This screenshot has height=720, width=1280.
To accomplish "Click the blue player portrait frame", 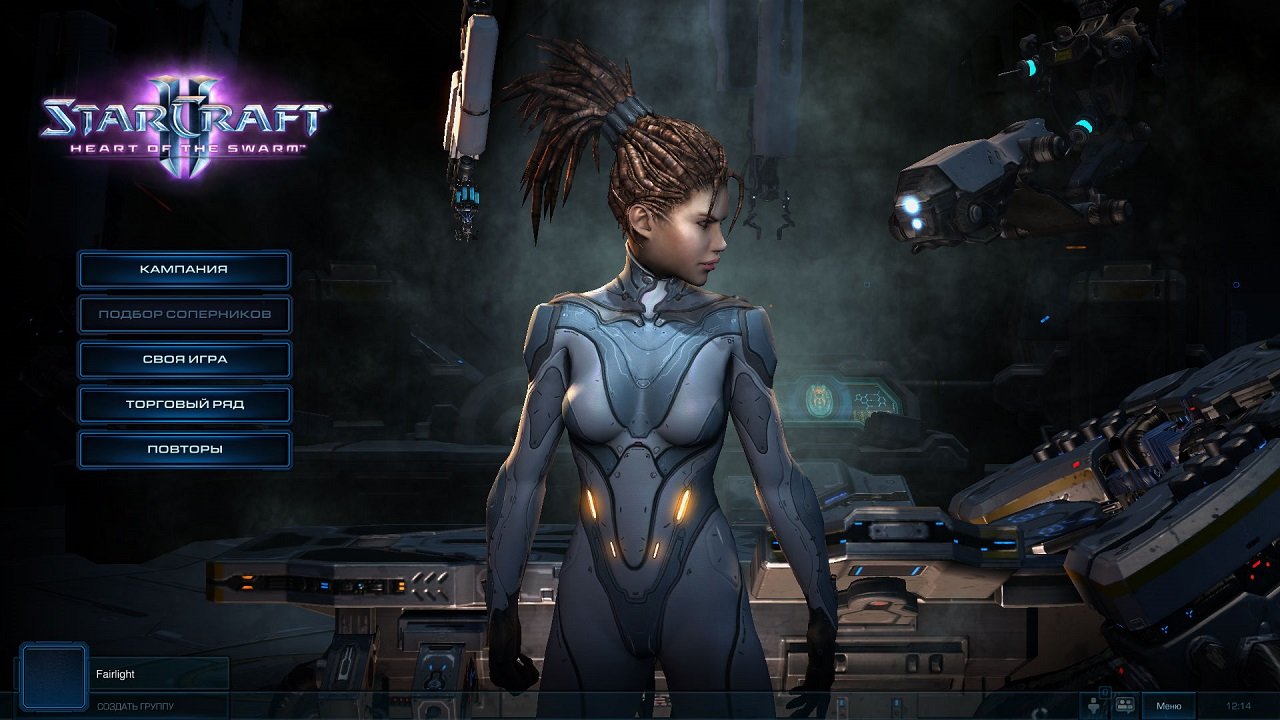I will click(x=54, y=676).
